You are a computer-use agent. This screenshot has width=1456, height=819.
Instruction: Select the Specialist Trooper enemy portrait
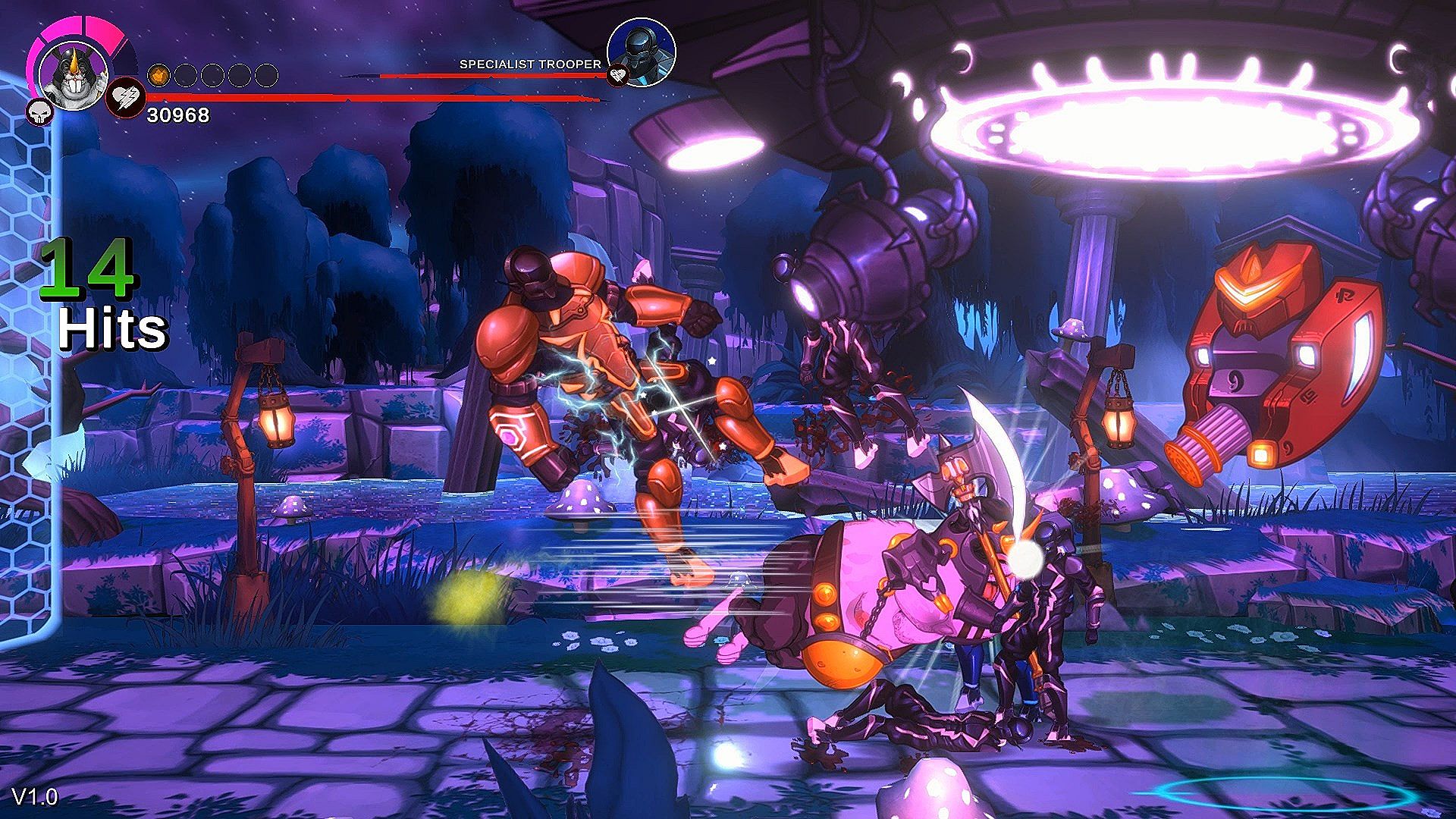pos(641,50)
